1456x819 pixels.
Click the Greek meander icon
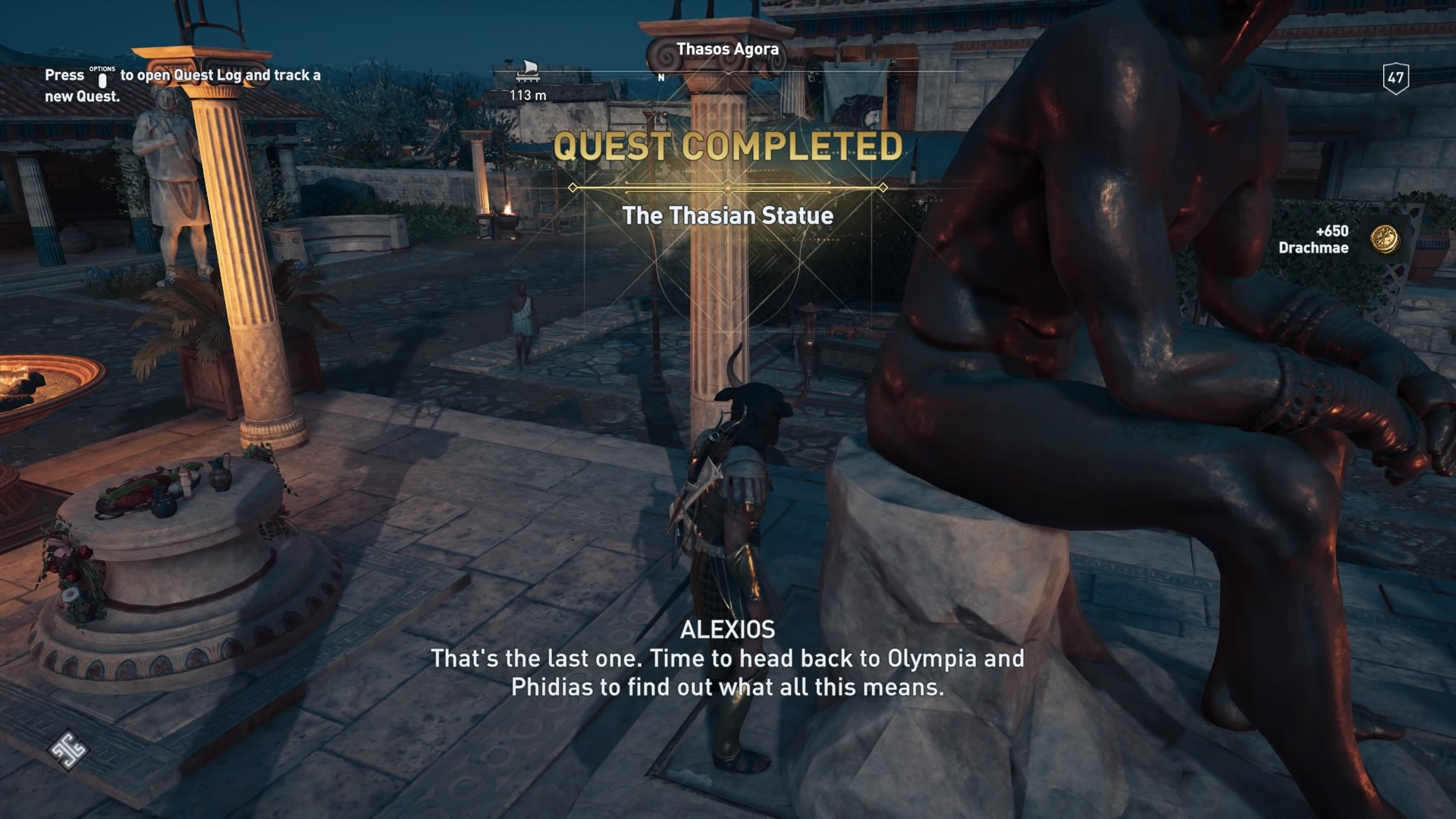(68, 750)
